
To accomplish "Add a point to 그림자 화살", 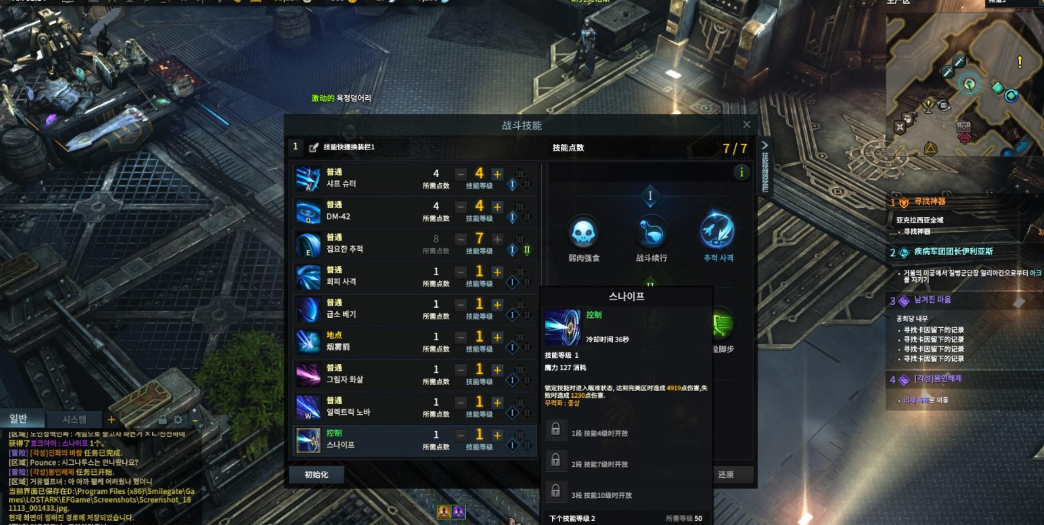I will 497,370.
